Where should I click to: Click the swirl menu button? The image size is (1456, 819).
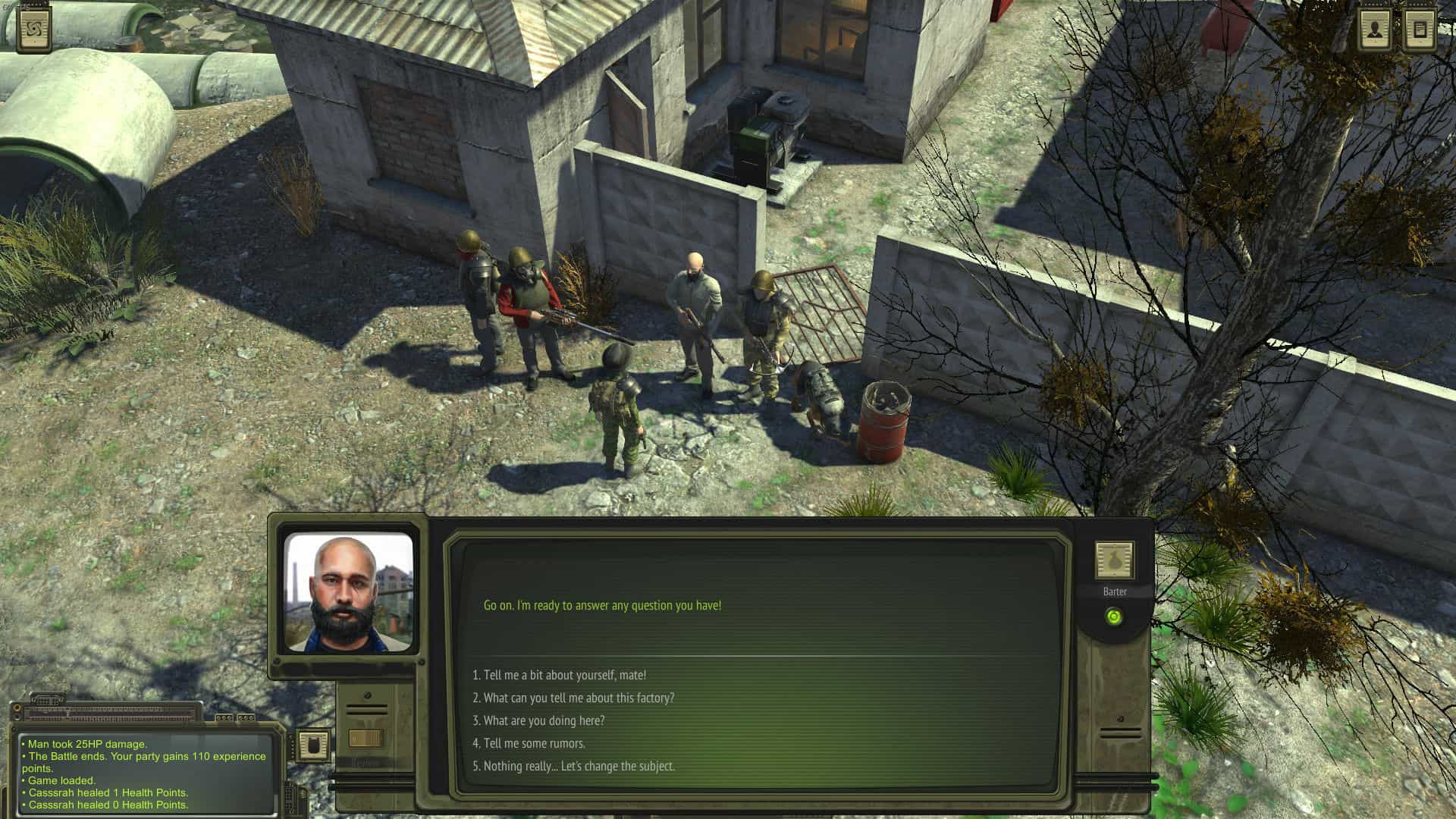(34, 30)
